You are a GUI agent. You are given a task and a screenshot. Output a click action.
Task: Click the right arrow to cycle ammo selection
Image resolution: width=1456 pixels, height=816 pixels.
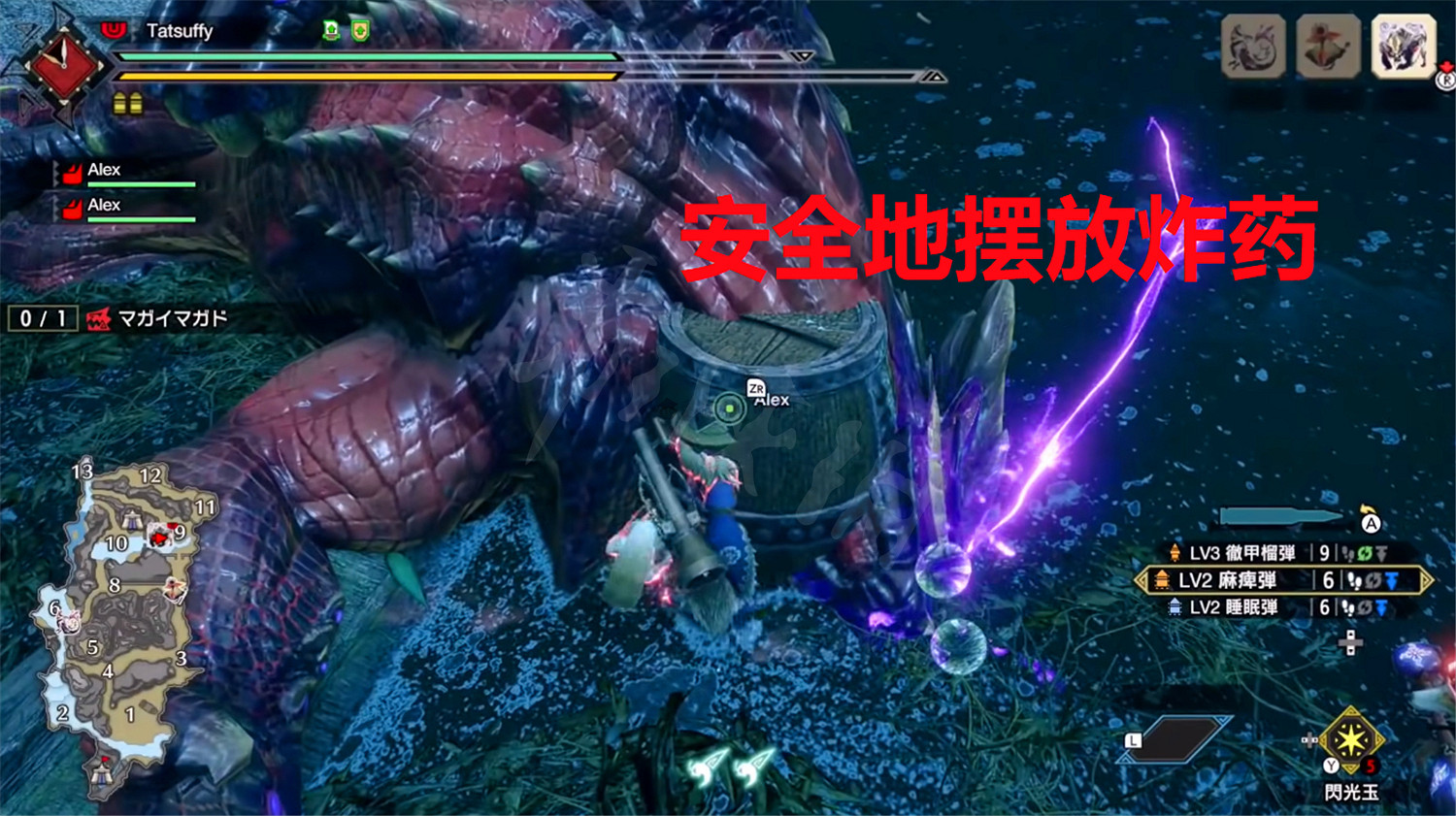click(x=1428, y=580)
